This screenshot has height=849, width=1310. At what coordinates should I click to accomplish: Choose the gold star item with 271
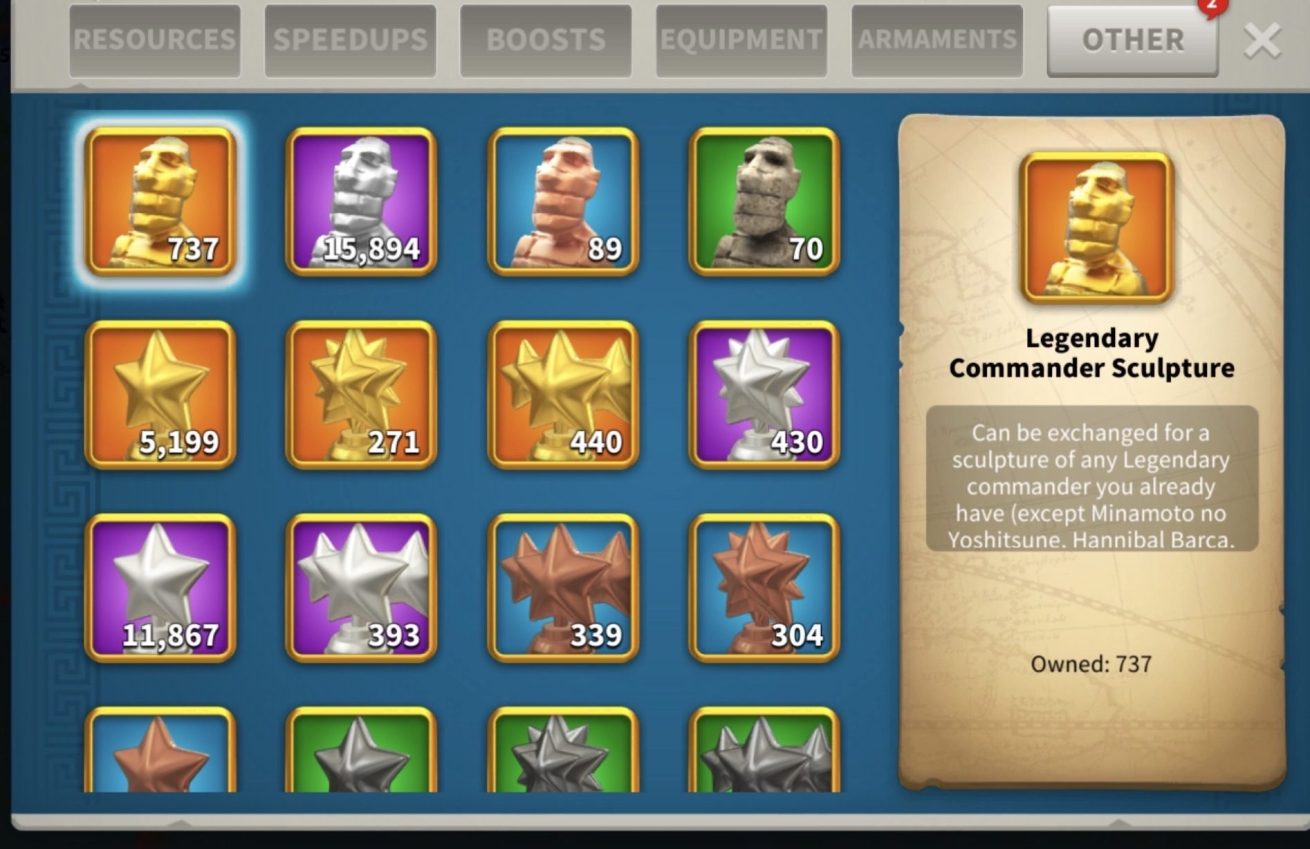362,394
